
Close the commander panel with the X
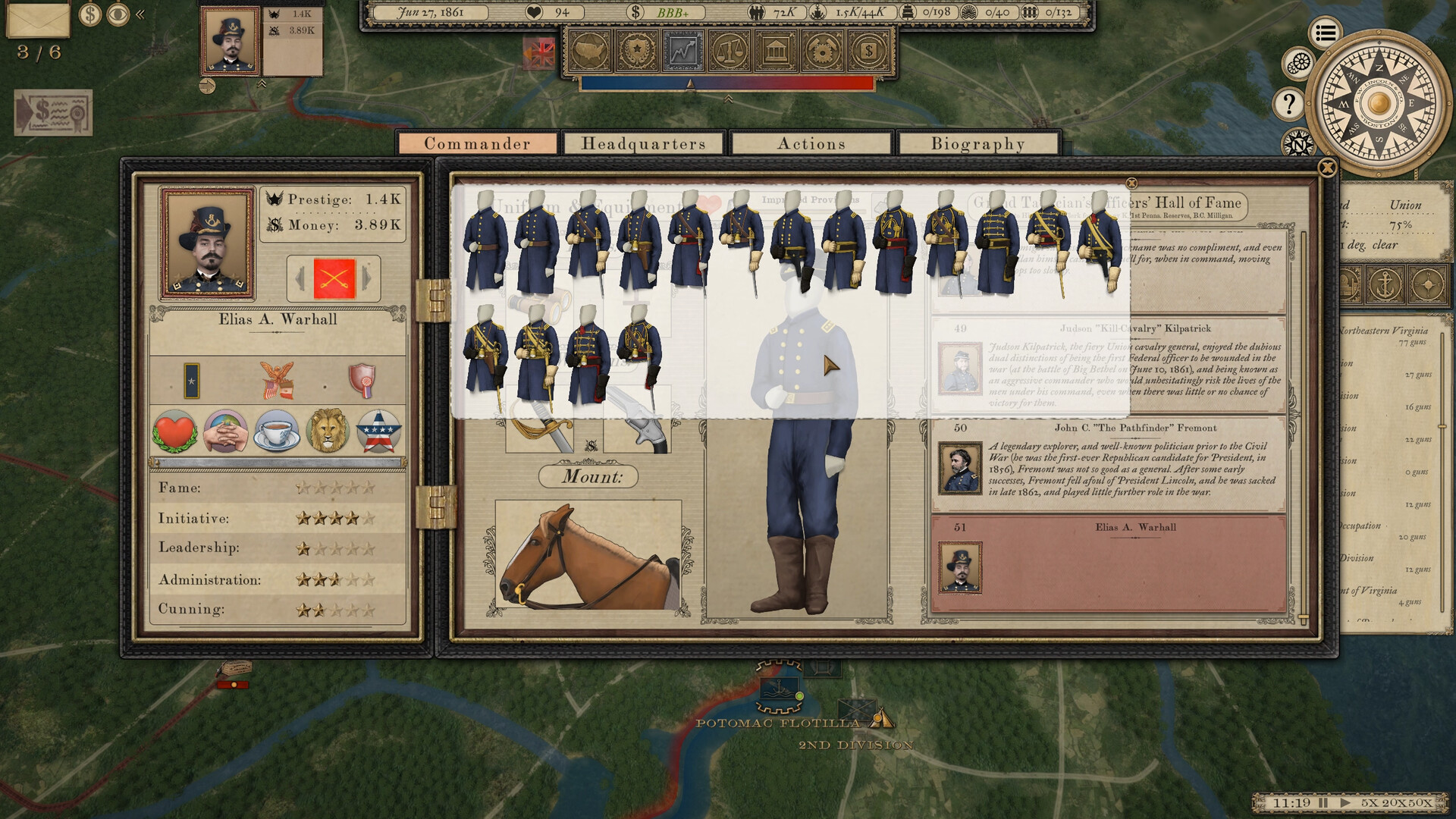[x=1327, y=168]
